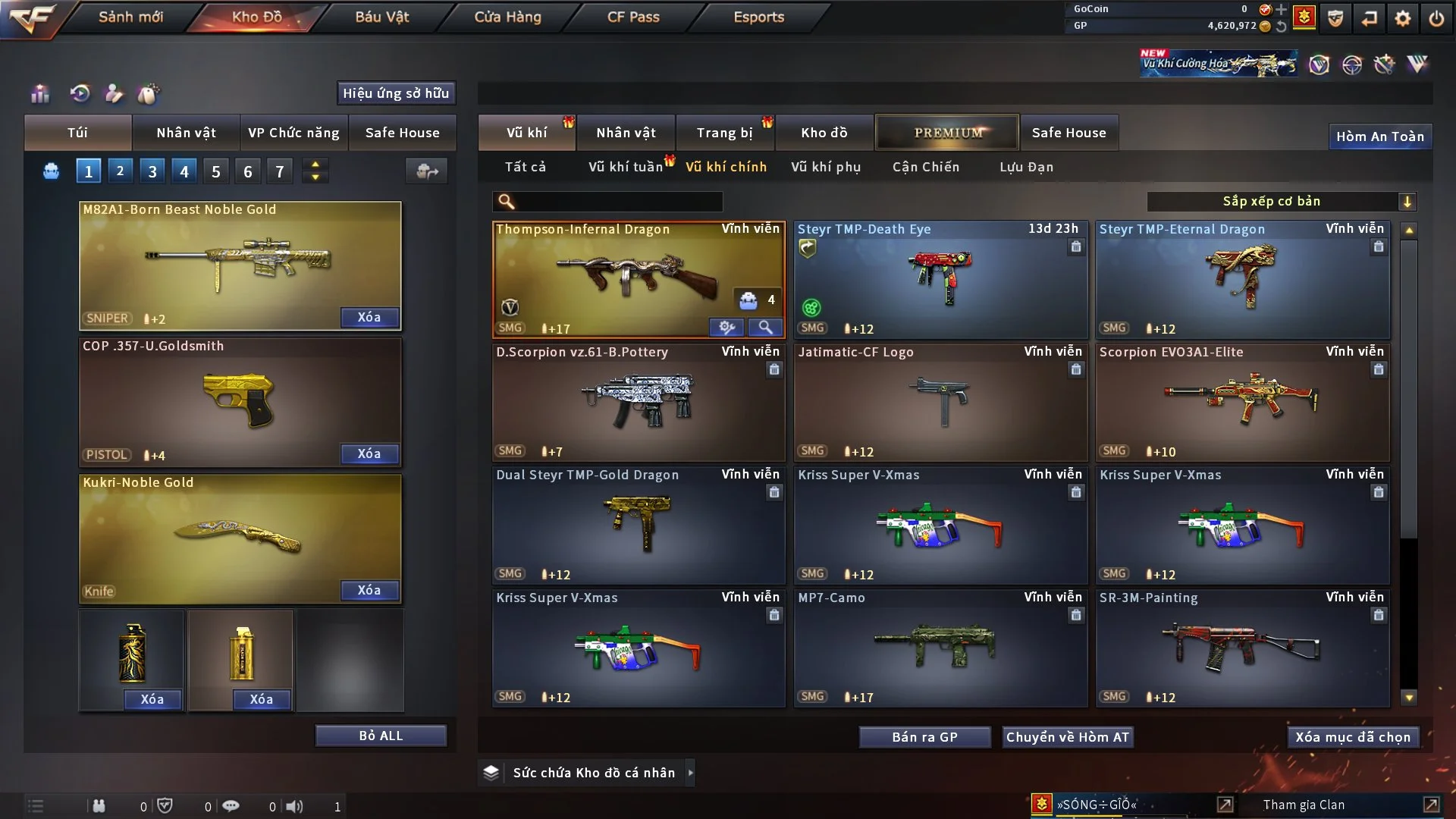1456x819 pixels.
Task: Show the Cận Chiến melee category
Action: pyautogui.click(x=926, y=167)
